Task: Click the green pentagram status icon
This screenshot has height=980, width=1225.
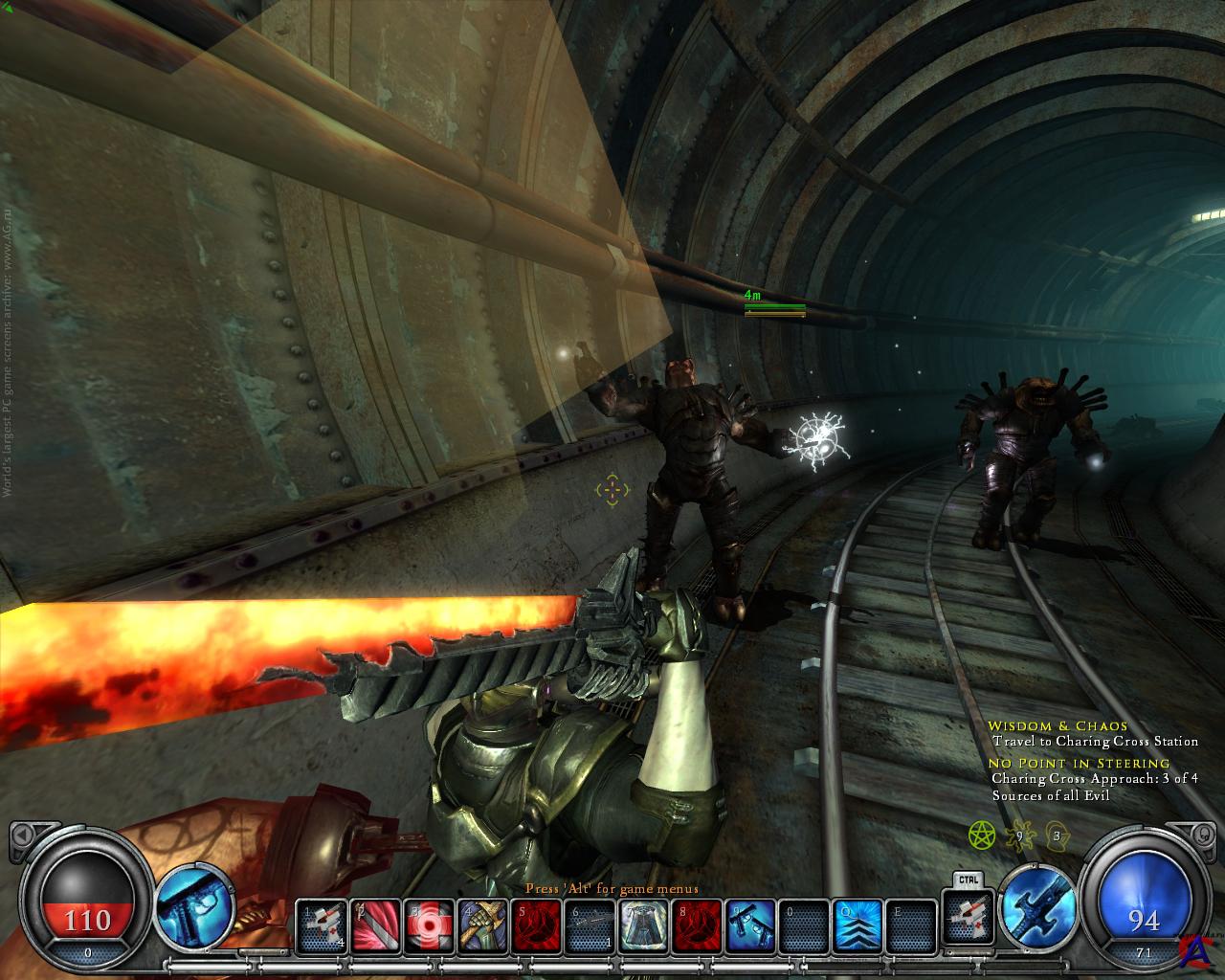Action: coord(982,835)
